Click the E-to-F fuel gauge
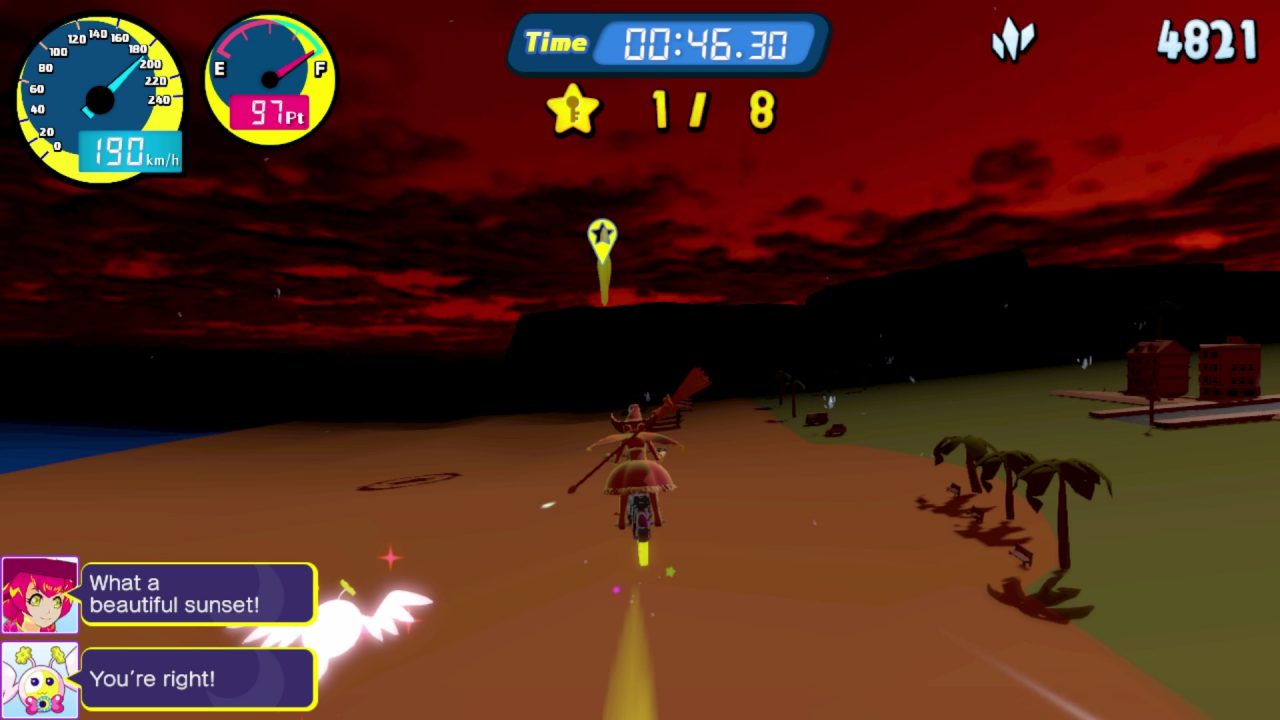The height and width of the screenshot is (720, 1280). coord(270,78)
